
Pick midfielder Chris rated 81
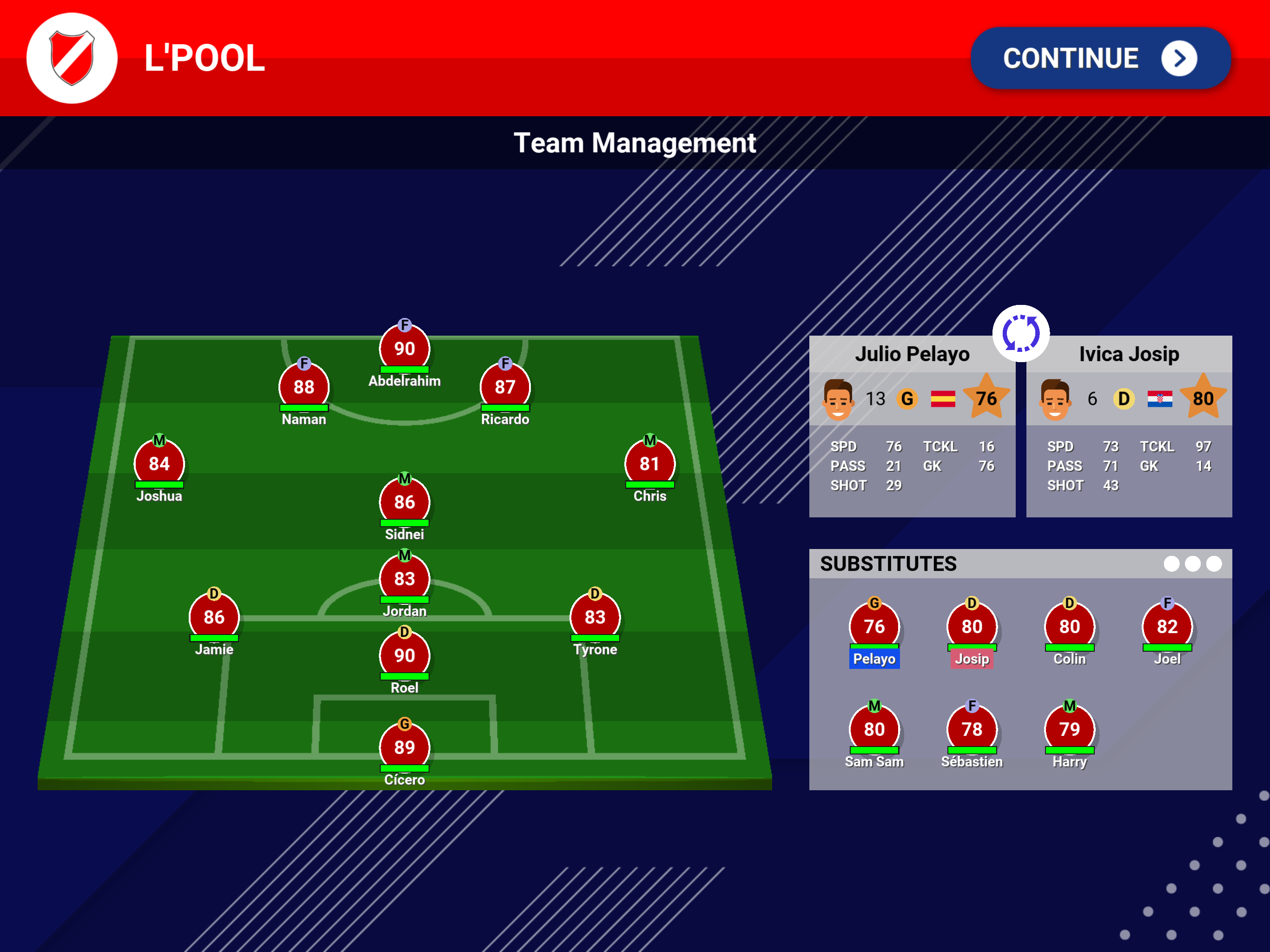[x=649, y=463]
